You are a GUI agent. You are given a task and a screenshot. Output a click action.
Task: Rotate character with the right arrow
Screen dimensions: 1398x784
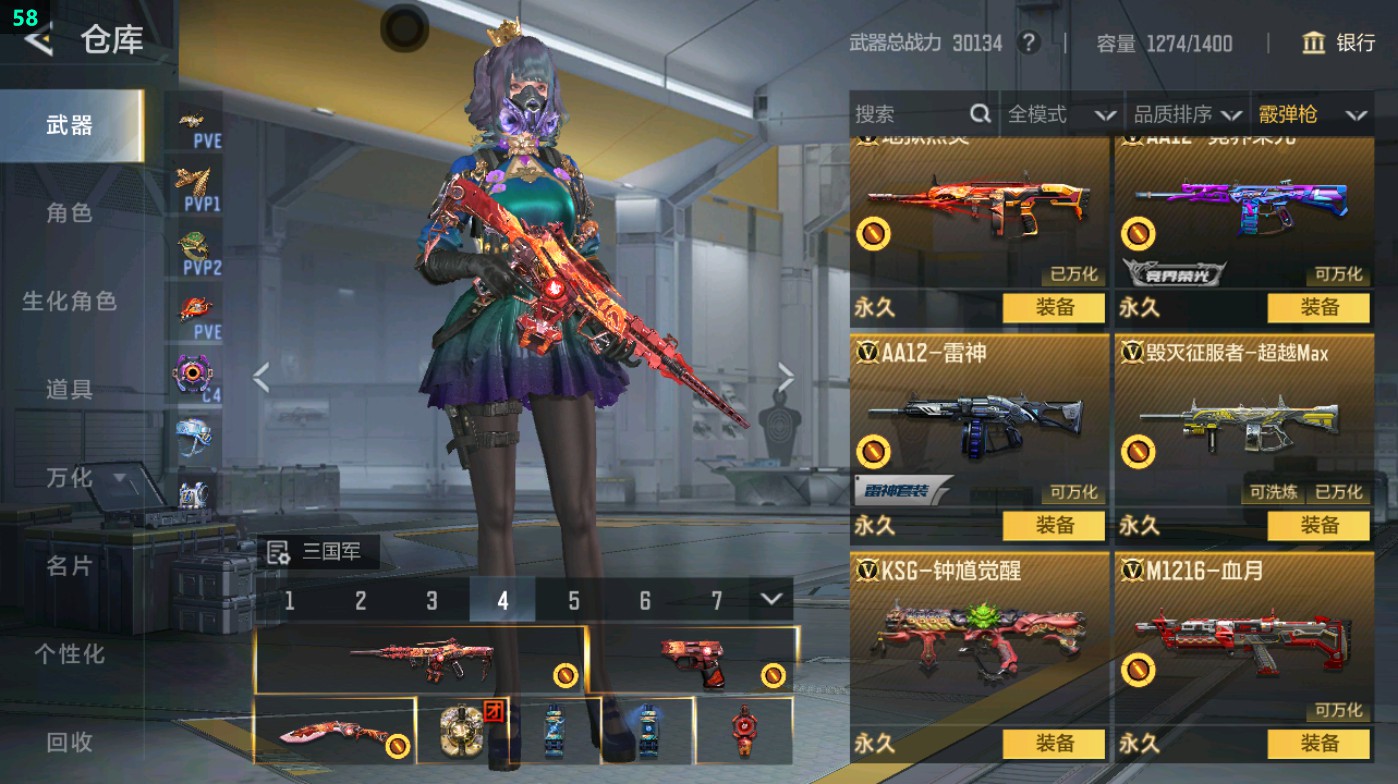786,378
